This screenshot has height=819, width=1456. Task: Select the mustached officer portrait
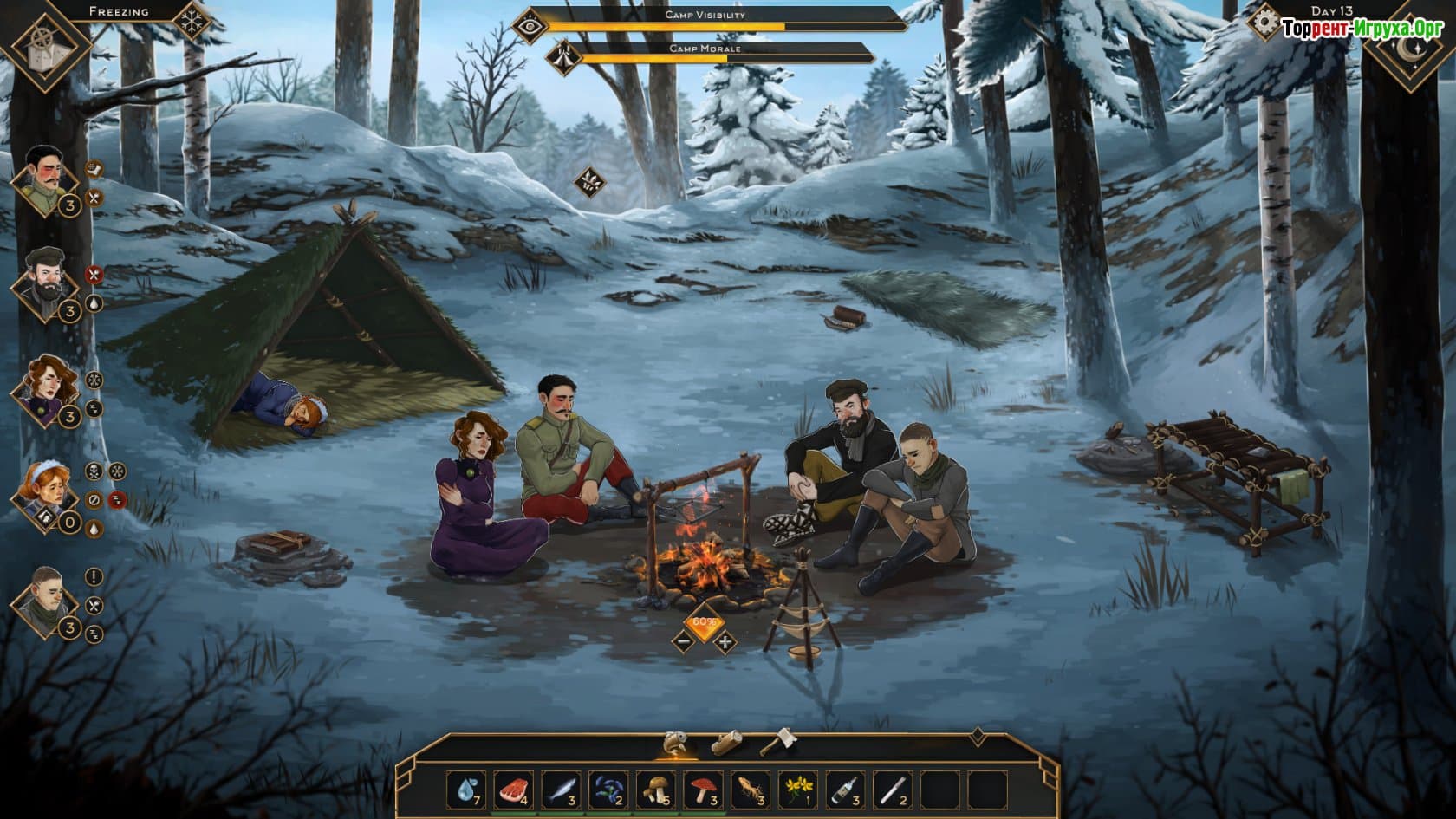pos(43,179)
